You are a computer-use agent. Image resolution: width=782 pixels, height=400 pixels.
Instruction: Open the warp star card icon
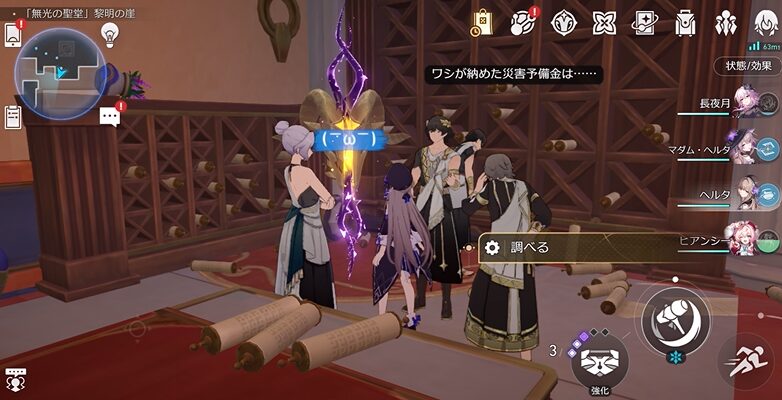645,22
